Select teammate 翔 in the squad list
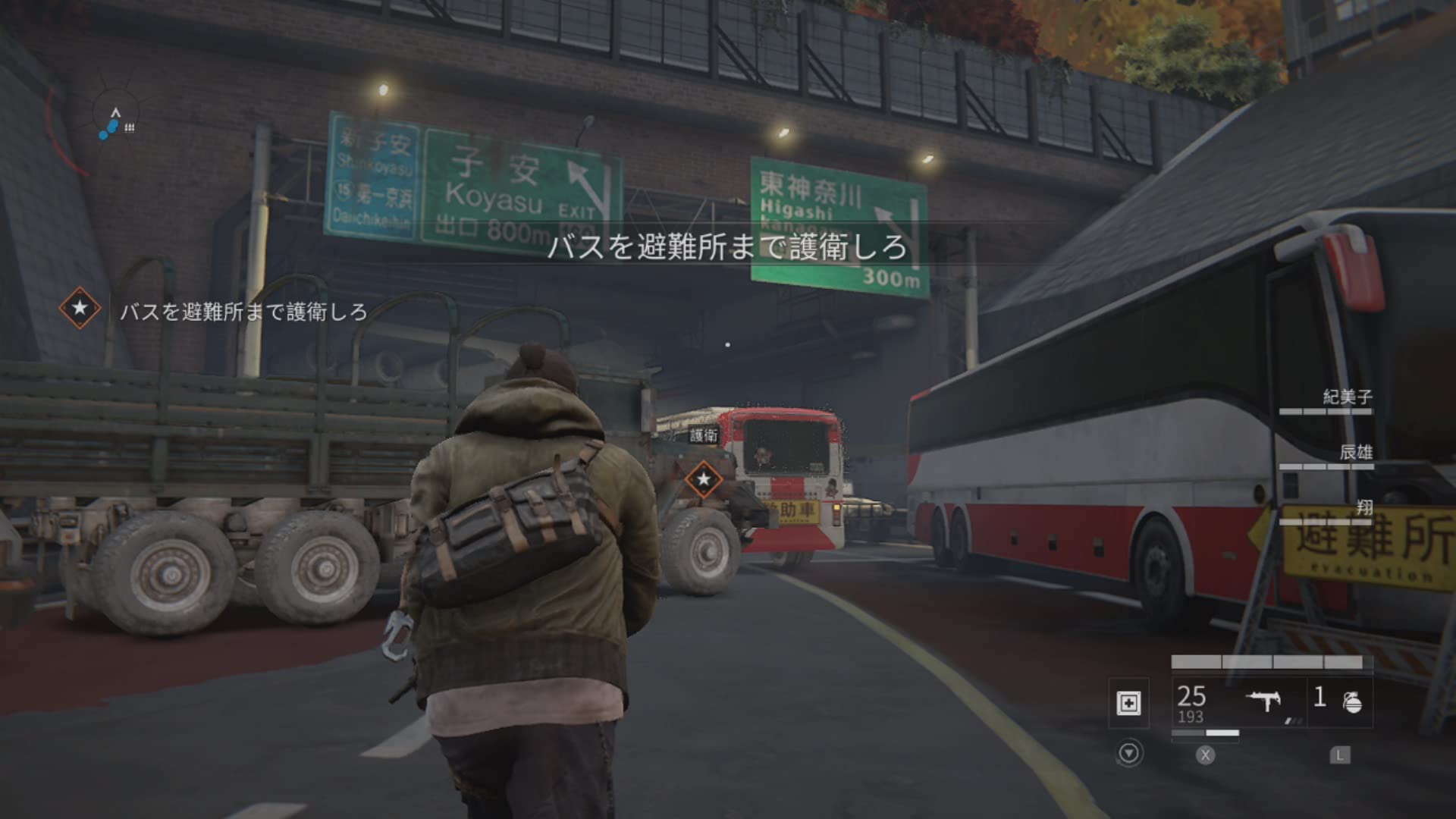This screenshot has width=1456, height=819. point(1363,508)
